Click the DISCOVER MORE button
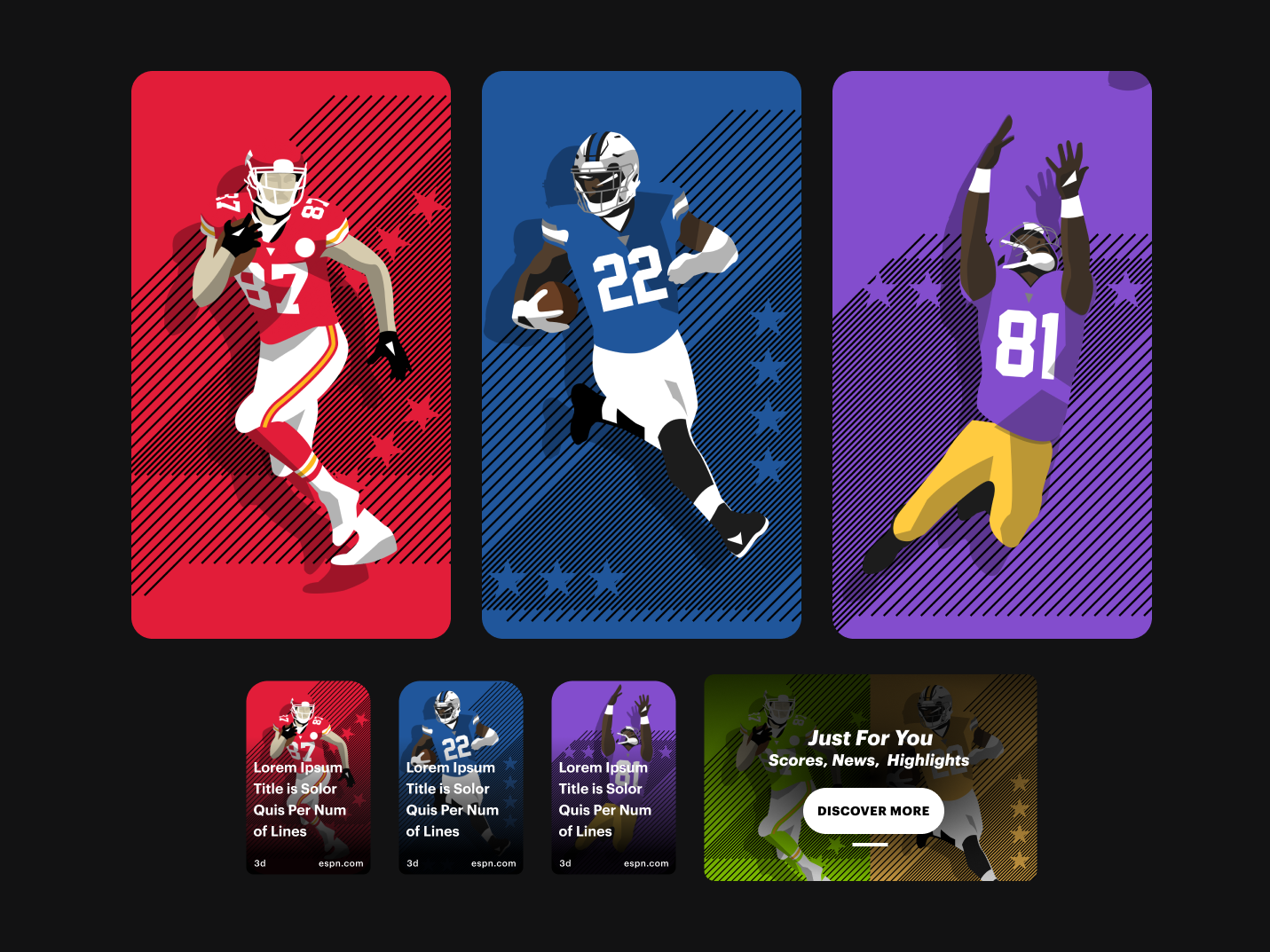Viewport: 1270px width, 952px height. click(873, 810)
